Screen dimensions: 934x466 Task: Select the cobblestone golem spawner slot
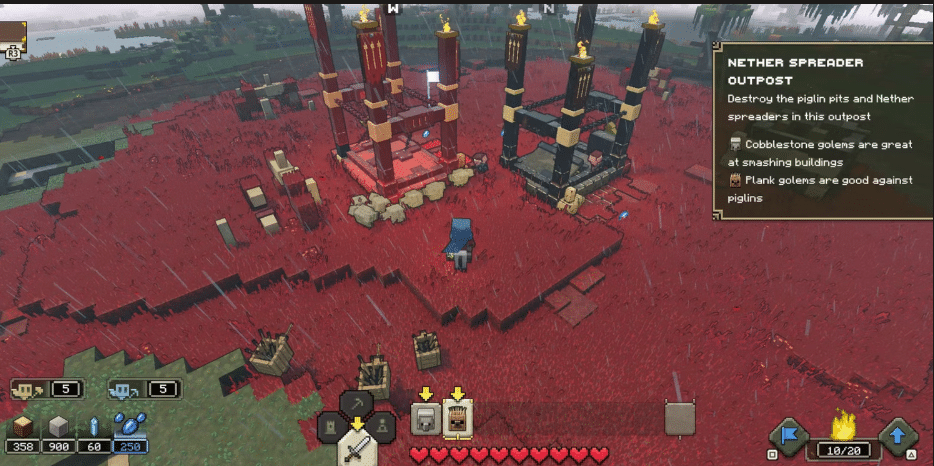426,419
